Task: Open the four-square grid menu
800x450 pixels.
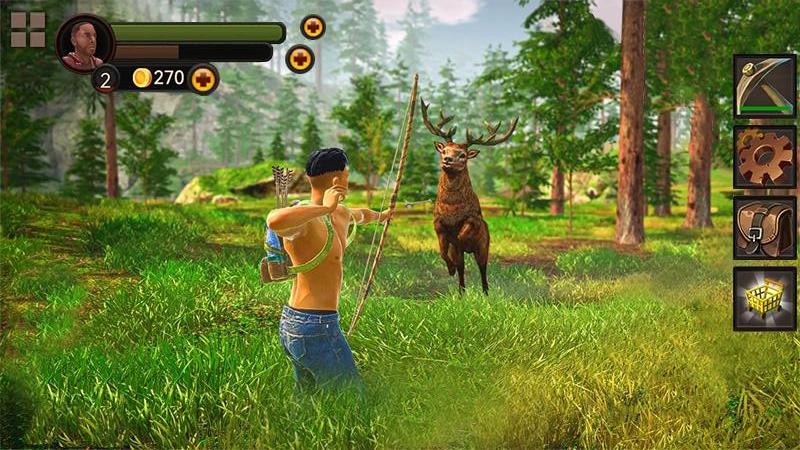Action: tap(28, 30)
